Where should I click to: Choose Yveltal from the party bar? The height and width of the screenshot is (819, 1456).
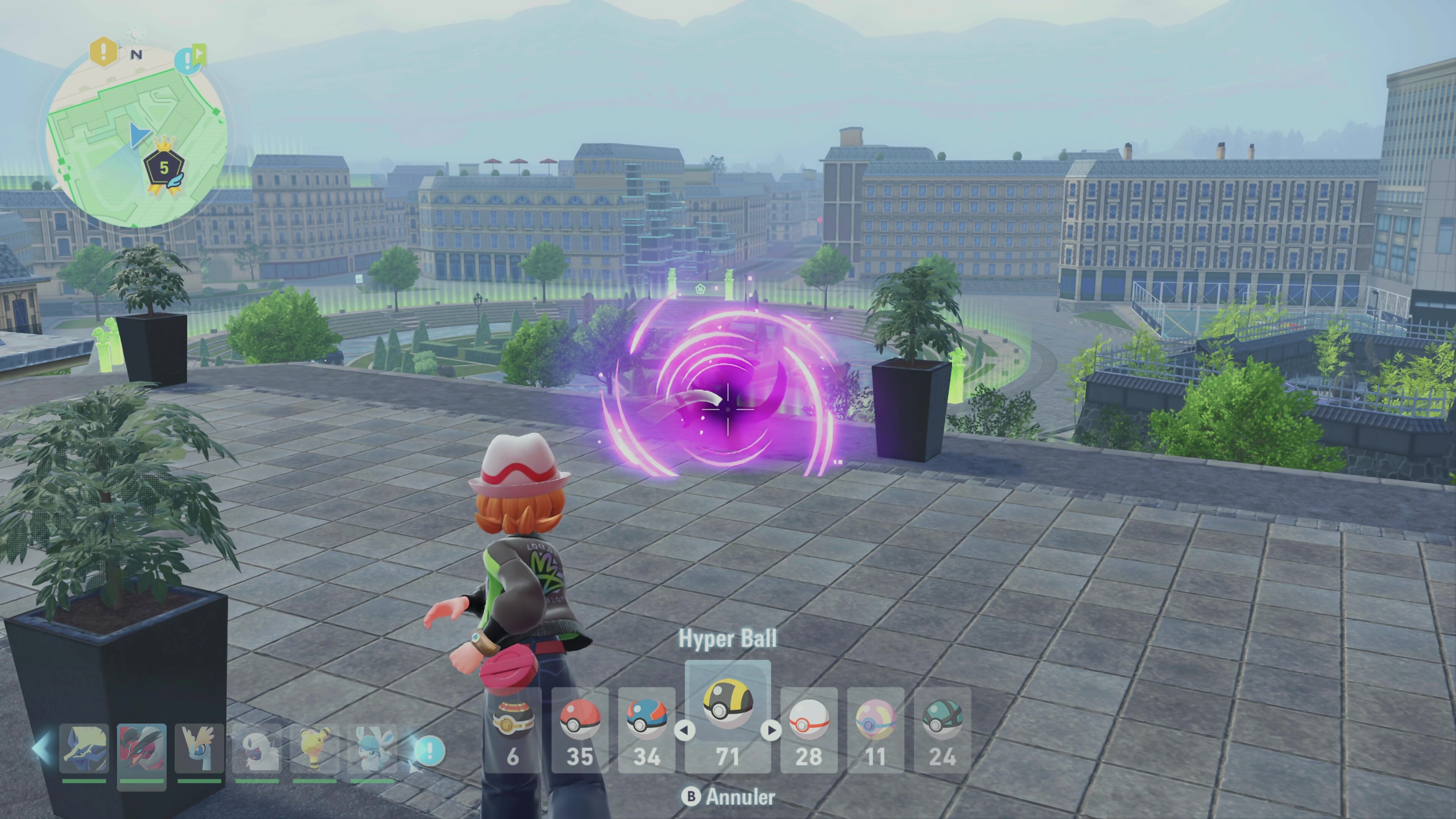[141, 750]
